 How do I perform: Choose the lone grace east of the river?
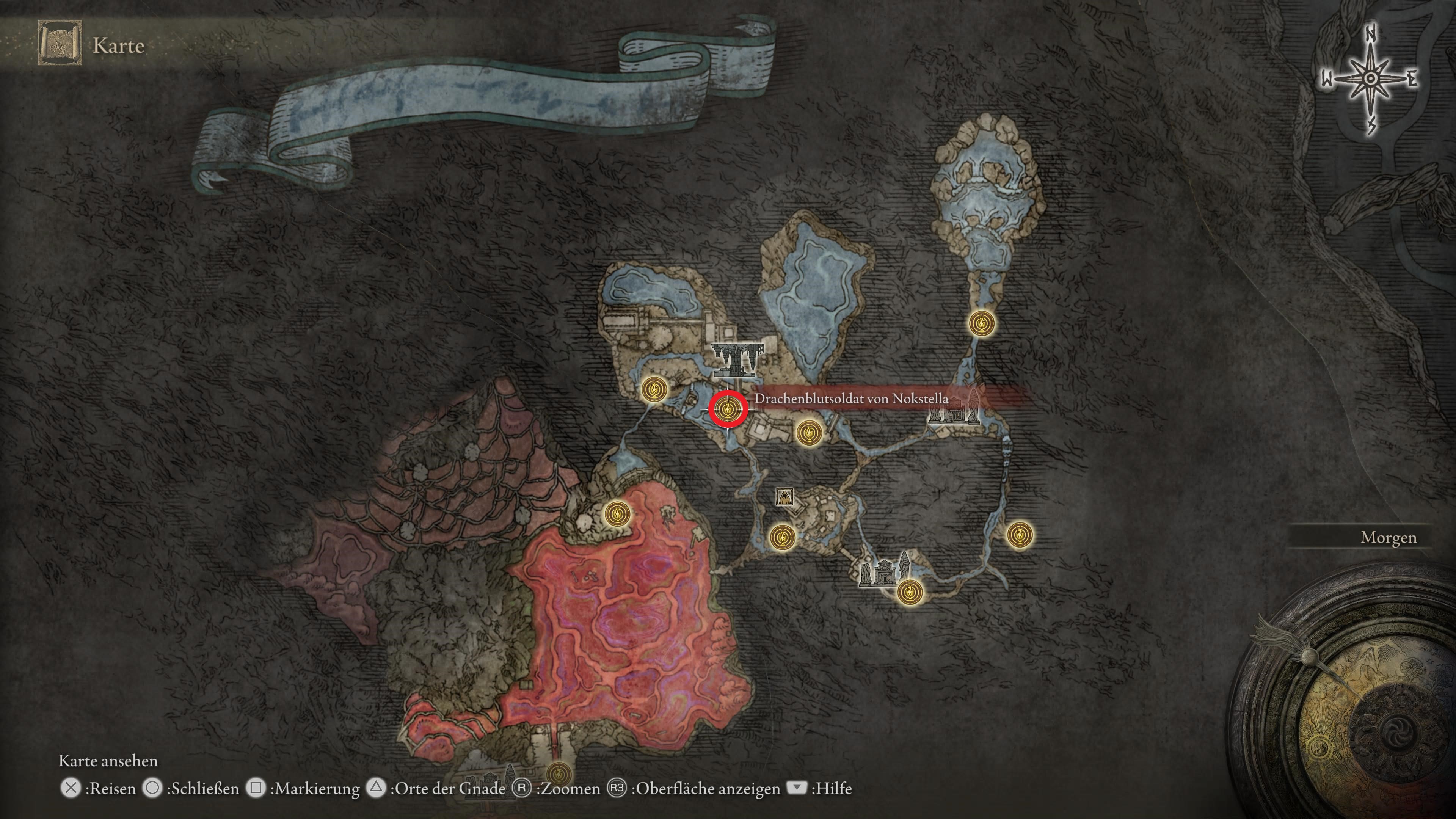(1020, 534)
